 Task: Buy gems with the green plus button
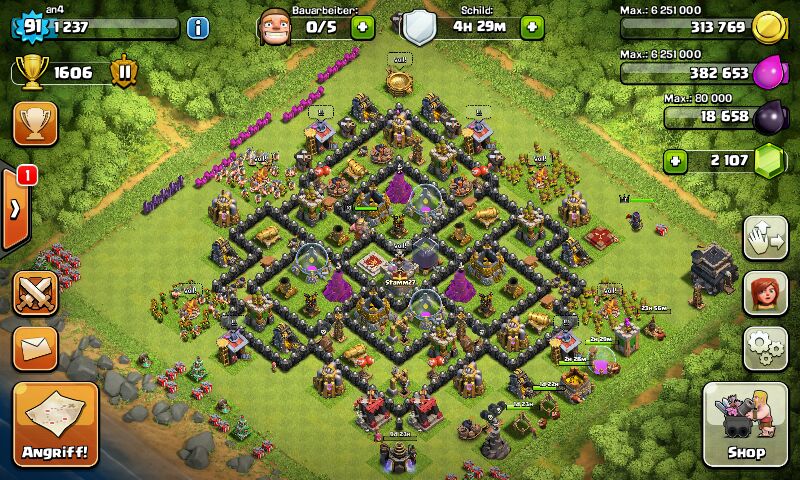676,160
